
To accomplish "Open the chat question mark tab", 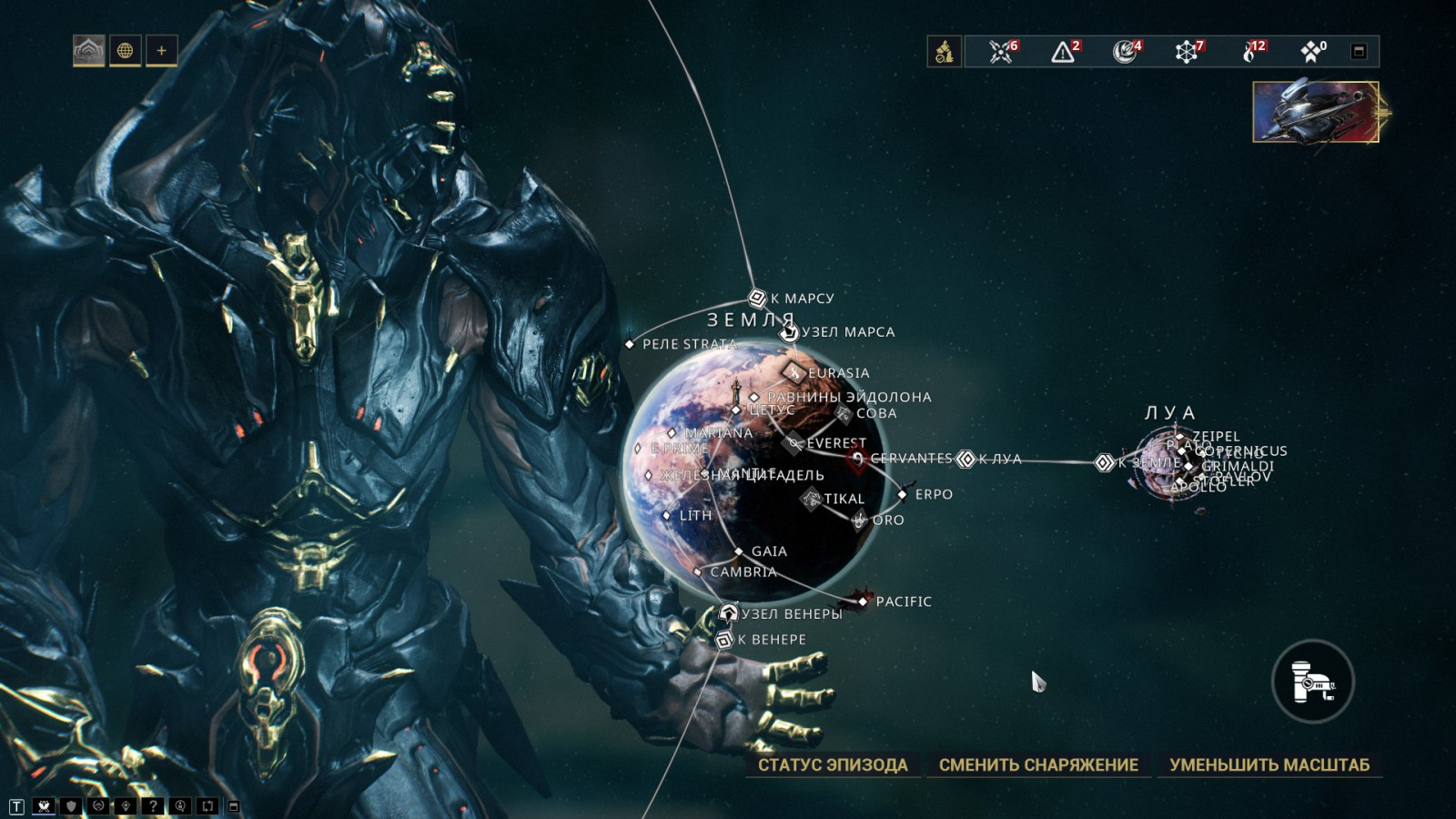I will (153, 806).
